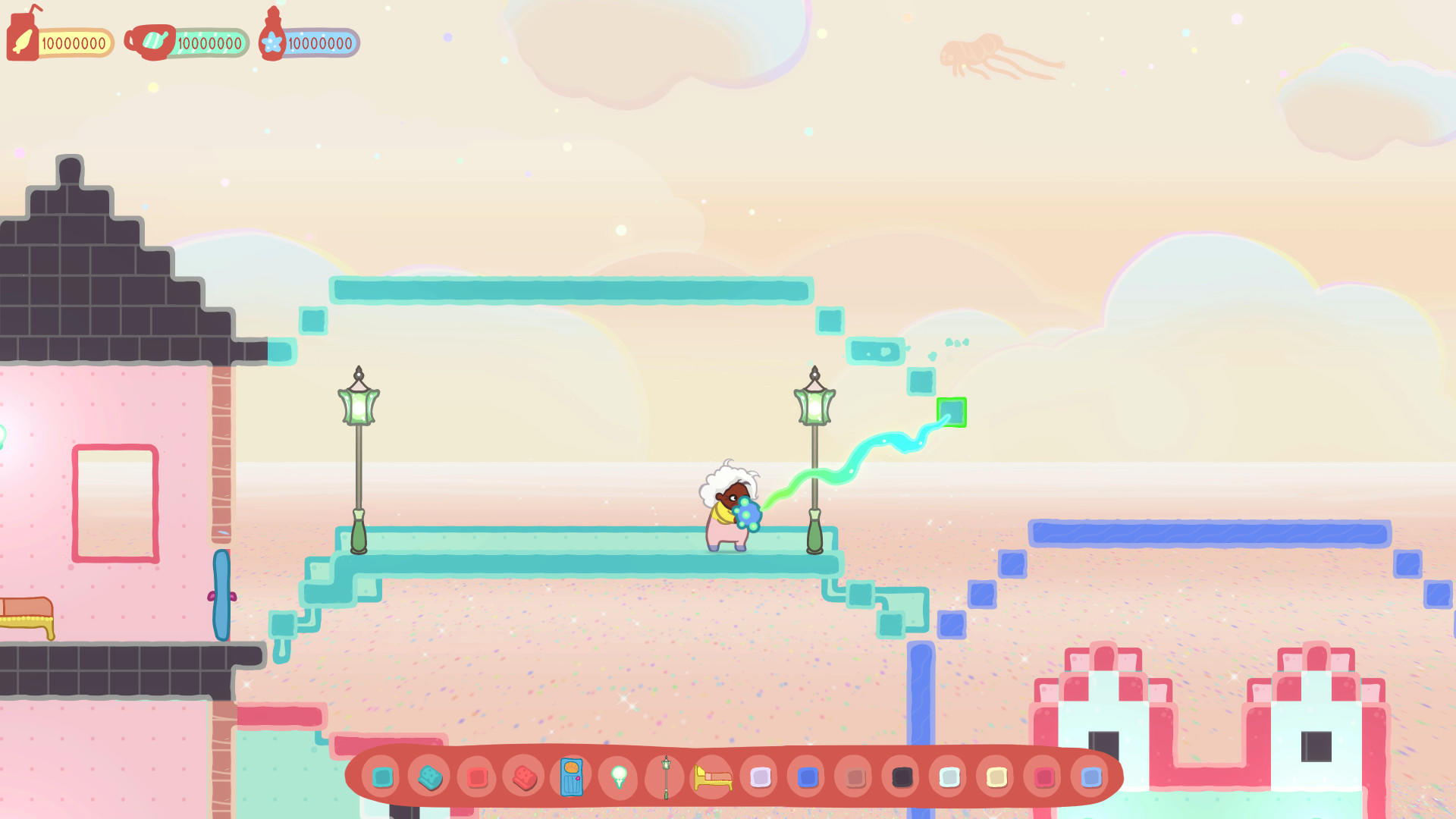
Task: Select the lavender color swatch
Action: (760, 778)
